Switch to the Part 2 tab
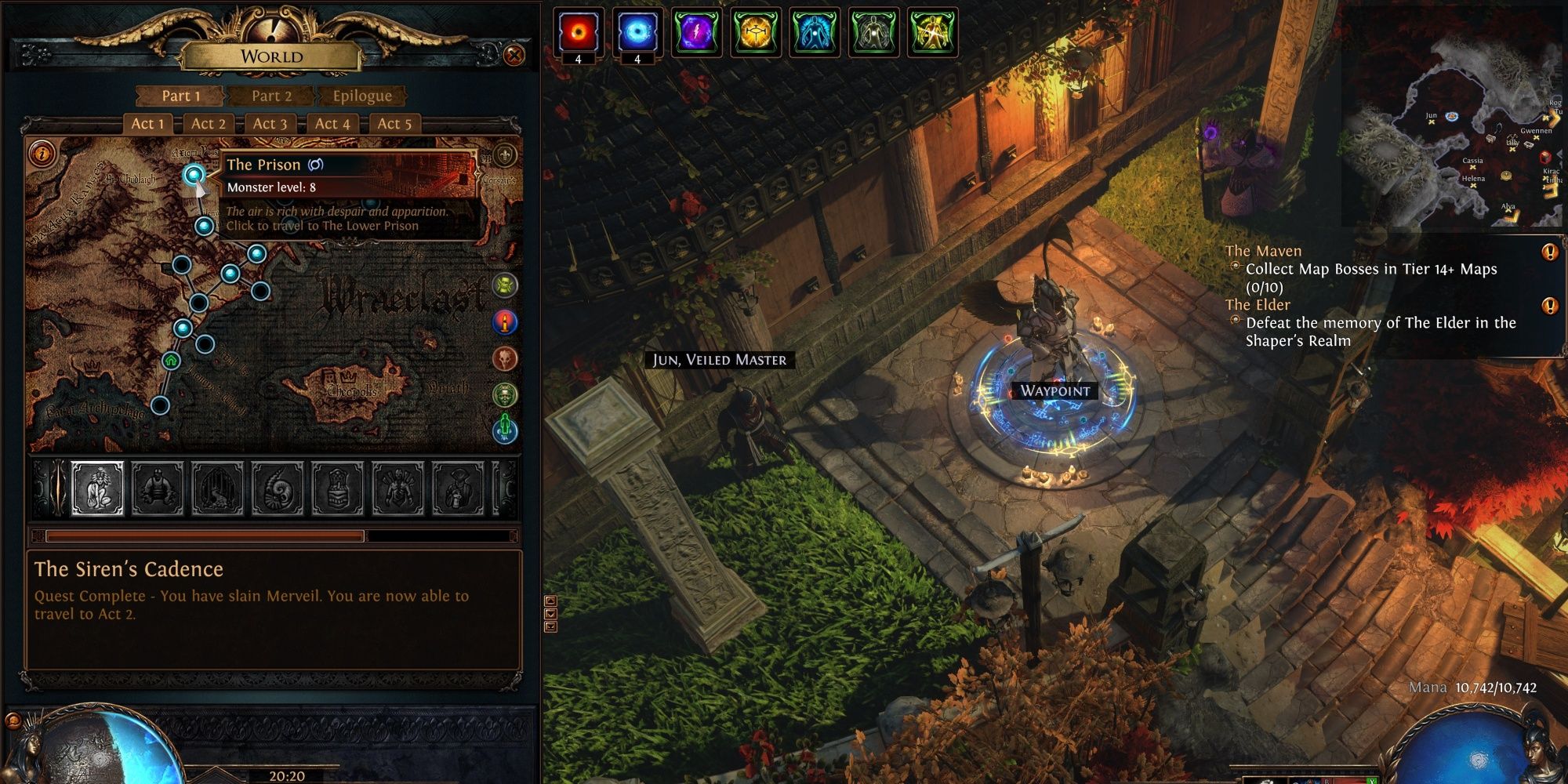 coord(271,96)
